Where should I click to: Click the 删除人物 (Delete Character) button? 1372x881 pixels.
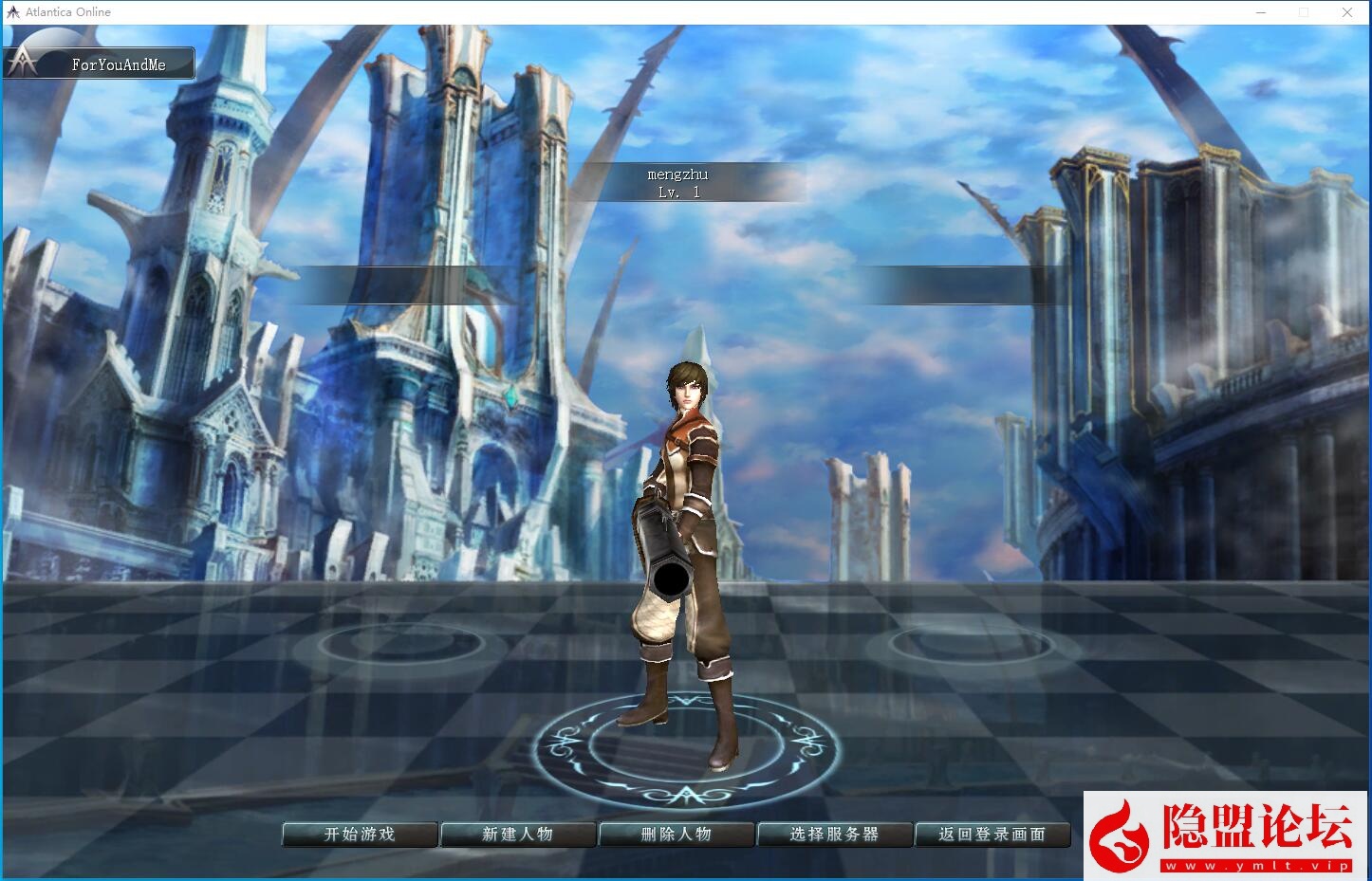677,835
